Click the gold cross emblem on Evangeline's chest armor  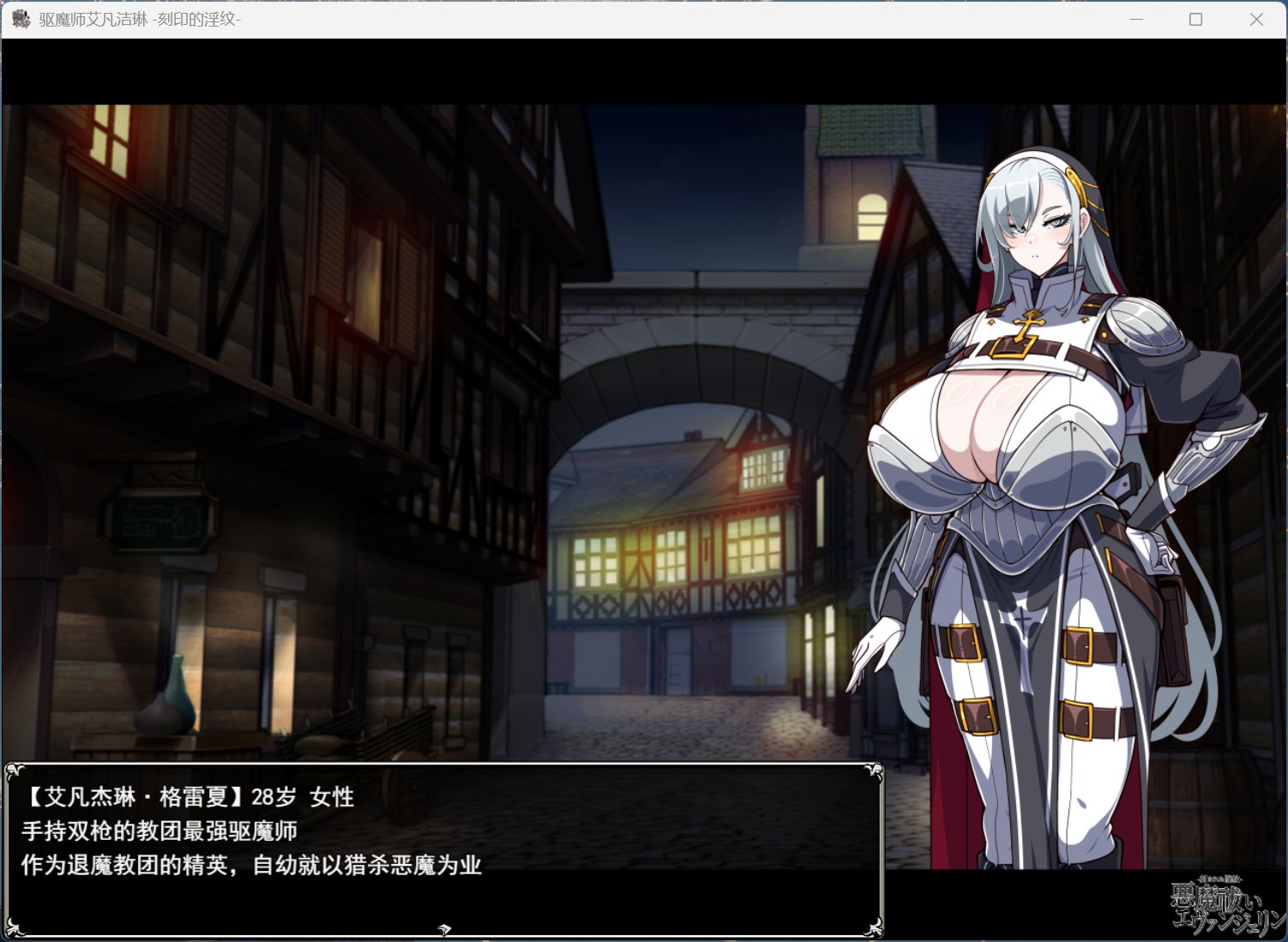click(x=1030, y=329)
